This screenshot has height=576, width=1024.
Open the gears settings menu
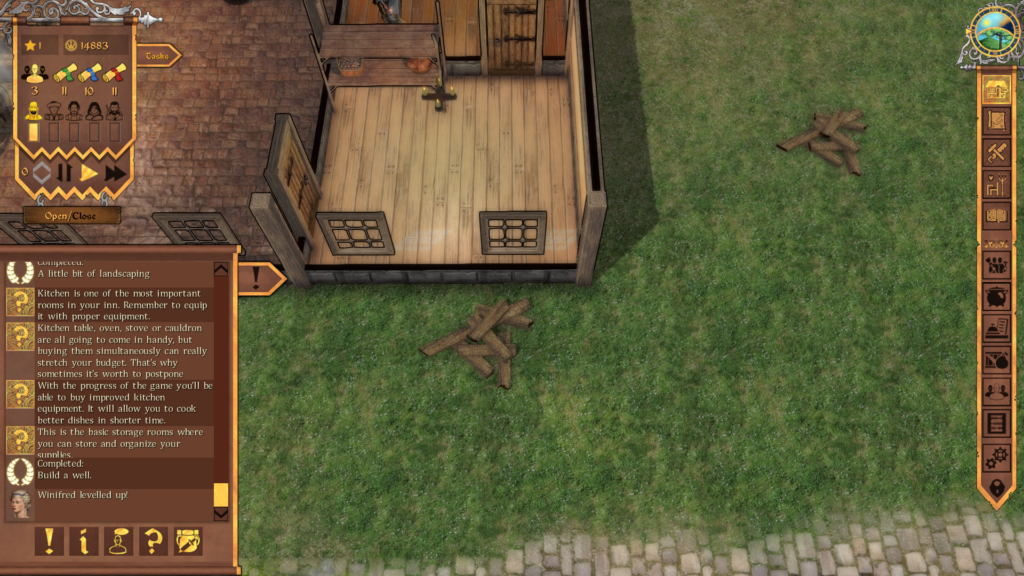(x=996, y=457)
